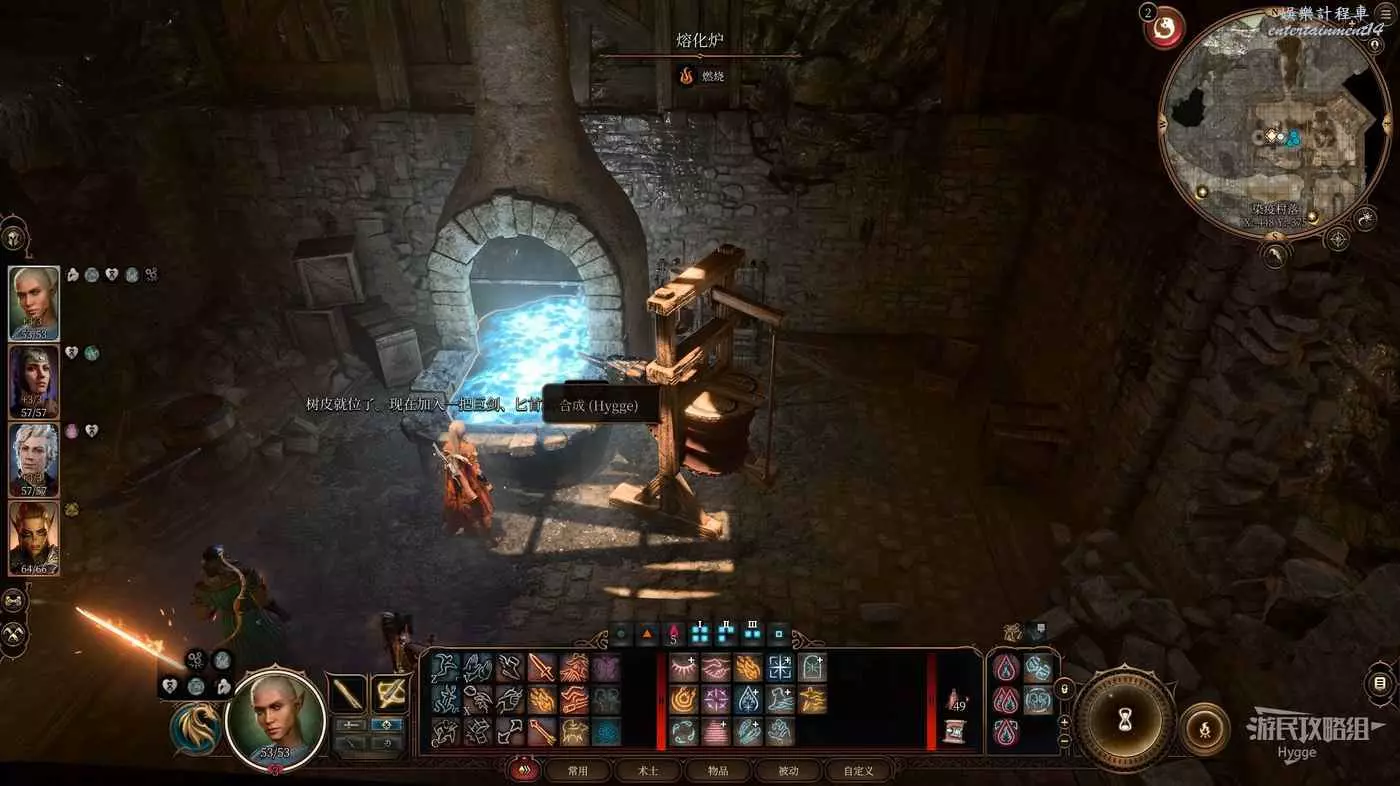
Task: Open the side panel button at right edge
Action: (x=1380, y=684)
